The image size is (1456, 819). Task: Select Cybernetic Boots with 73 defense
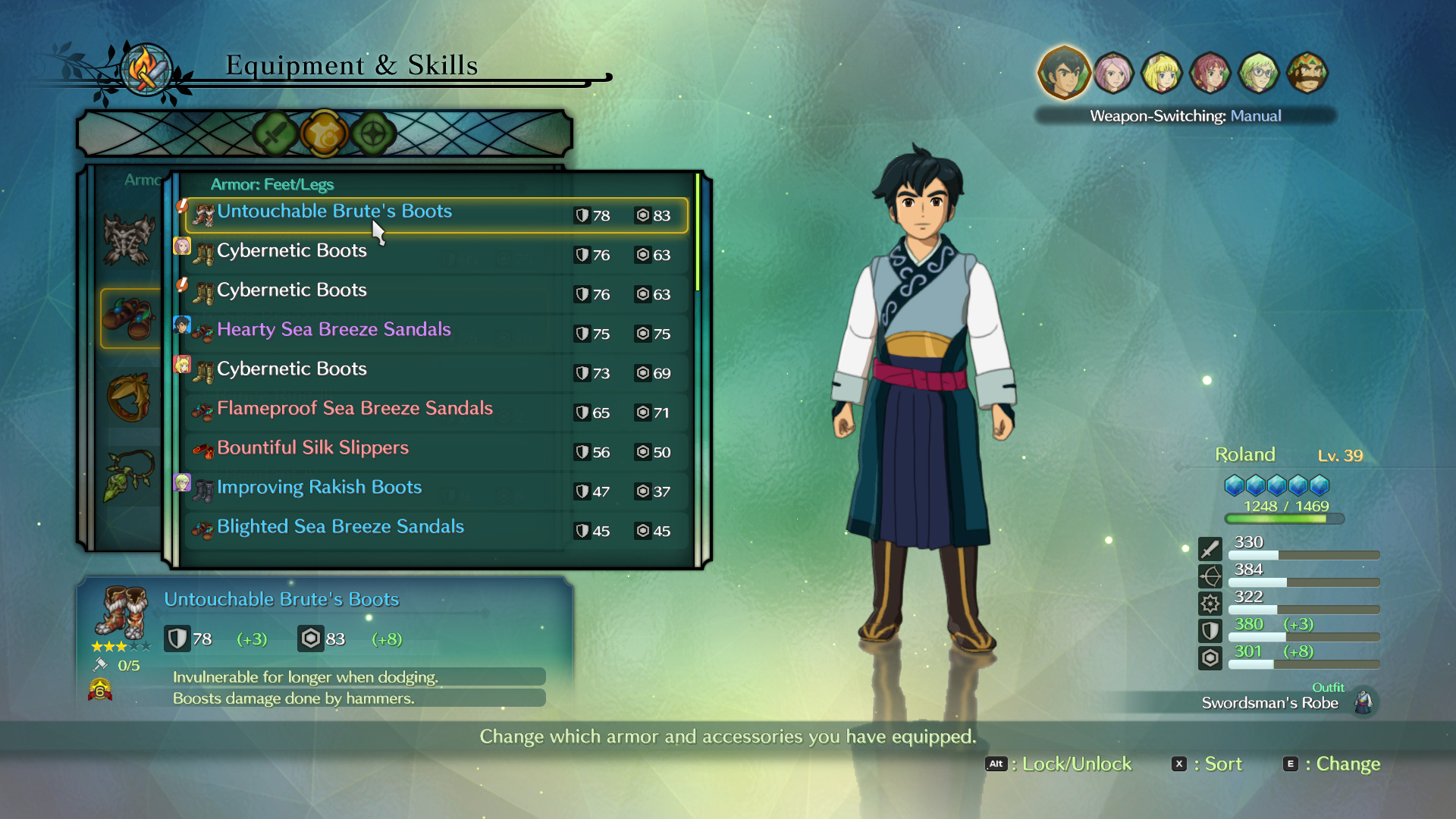tap(436, 372)
